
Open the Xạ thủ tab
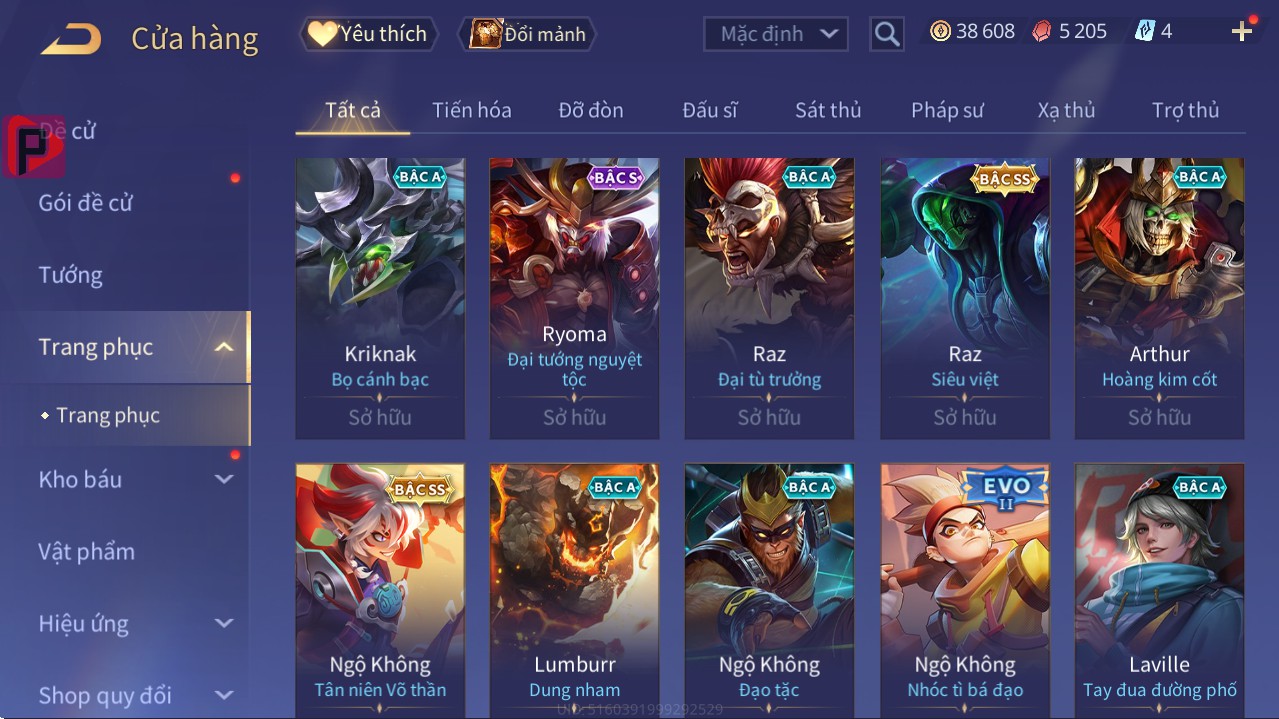click(1066, 110)
